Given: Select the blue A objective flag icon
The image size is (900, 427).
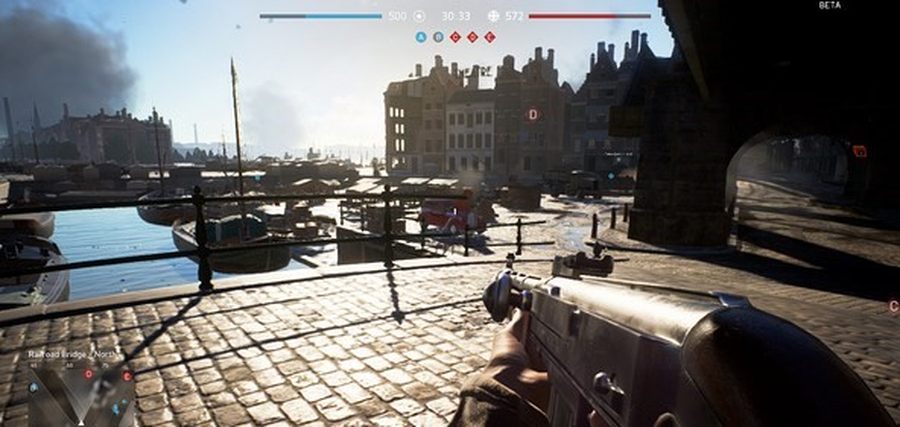Looking at the screenshot, I should tap(421, 37).
